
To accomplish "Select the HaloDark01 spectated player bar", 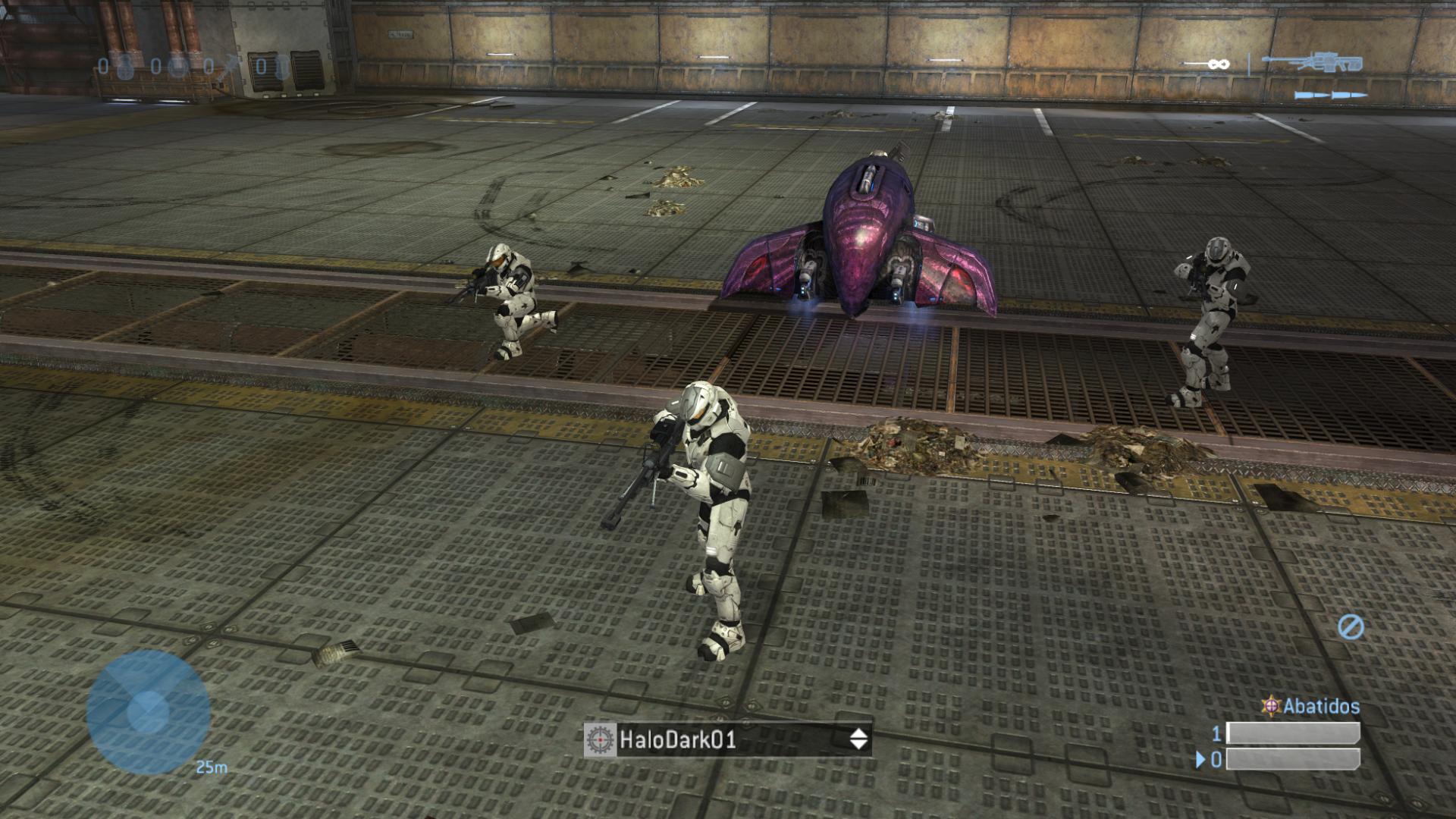I will coord(728,739).
